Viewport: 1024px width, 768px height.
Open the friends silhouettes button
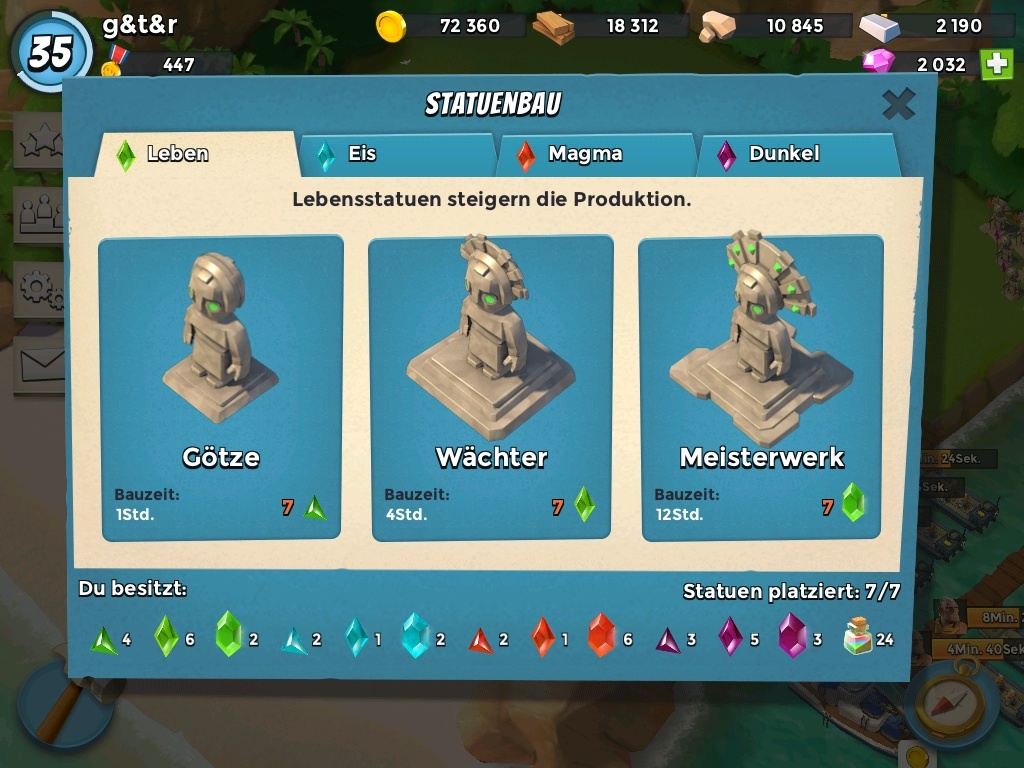[x=38, y=214]
